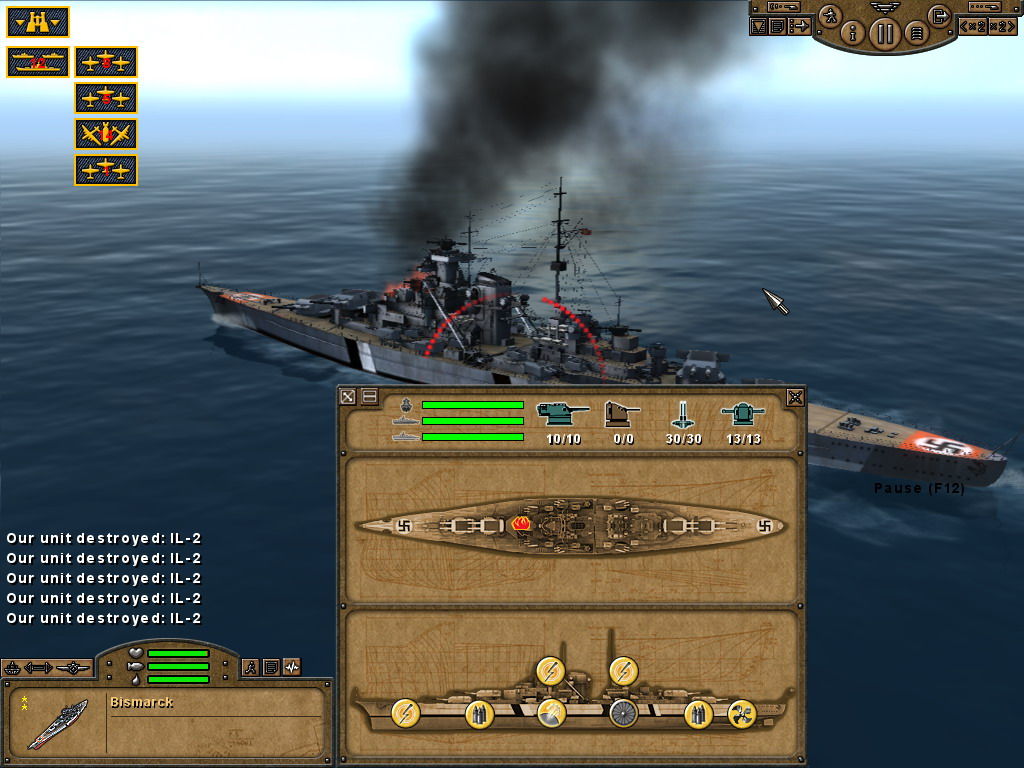The width and height of the screenshot is (1024, 768).
Task: Click the exit door arrow button
Action: (938, 15)
